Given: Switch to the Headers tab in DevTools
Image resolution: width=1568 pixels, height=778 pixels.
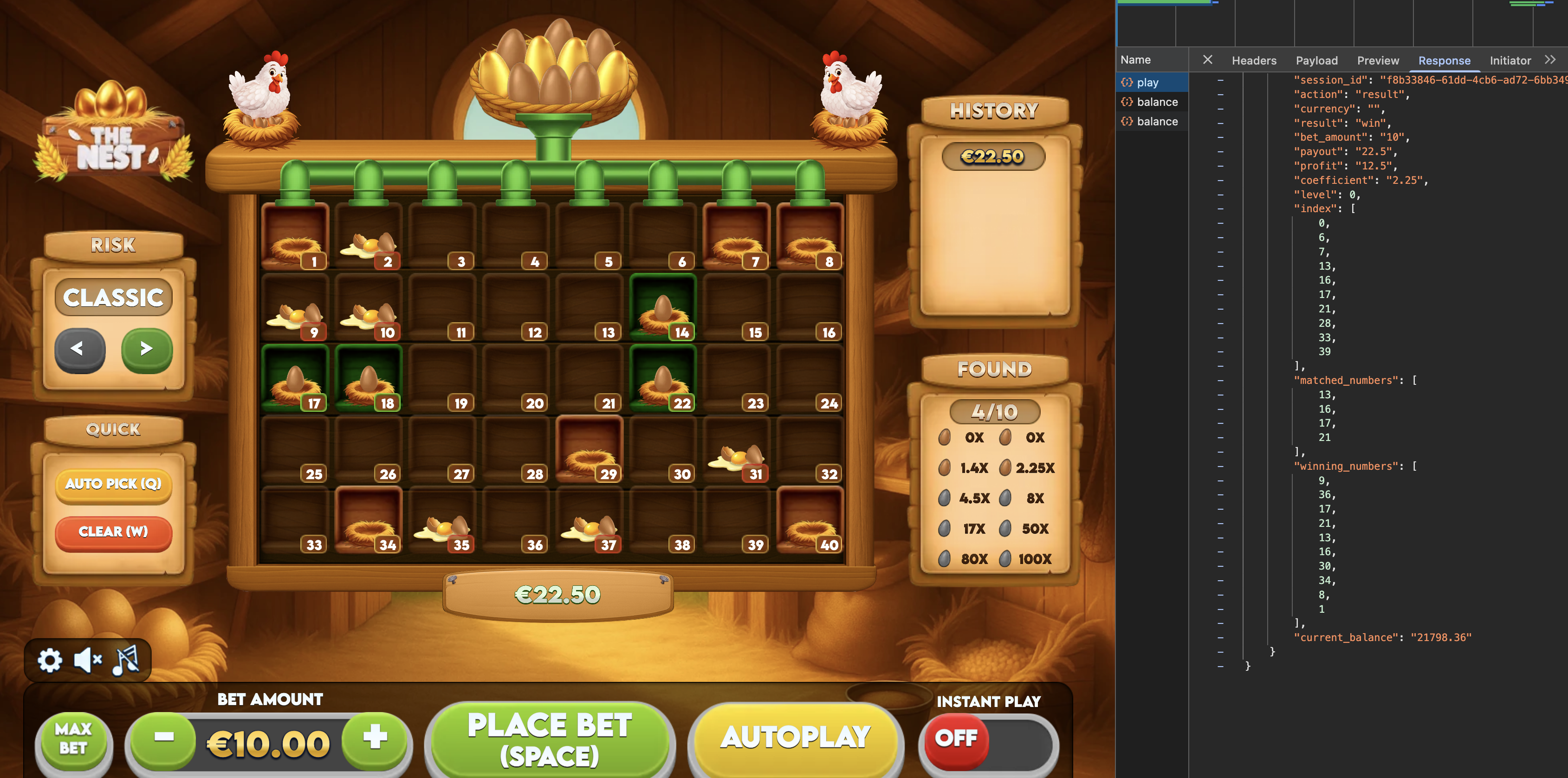Looking at the screenshot, I should pyautogui.click(x=1253, y=60).
